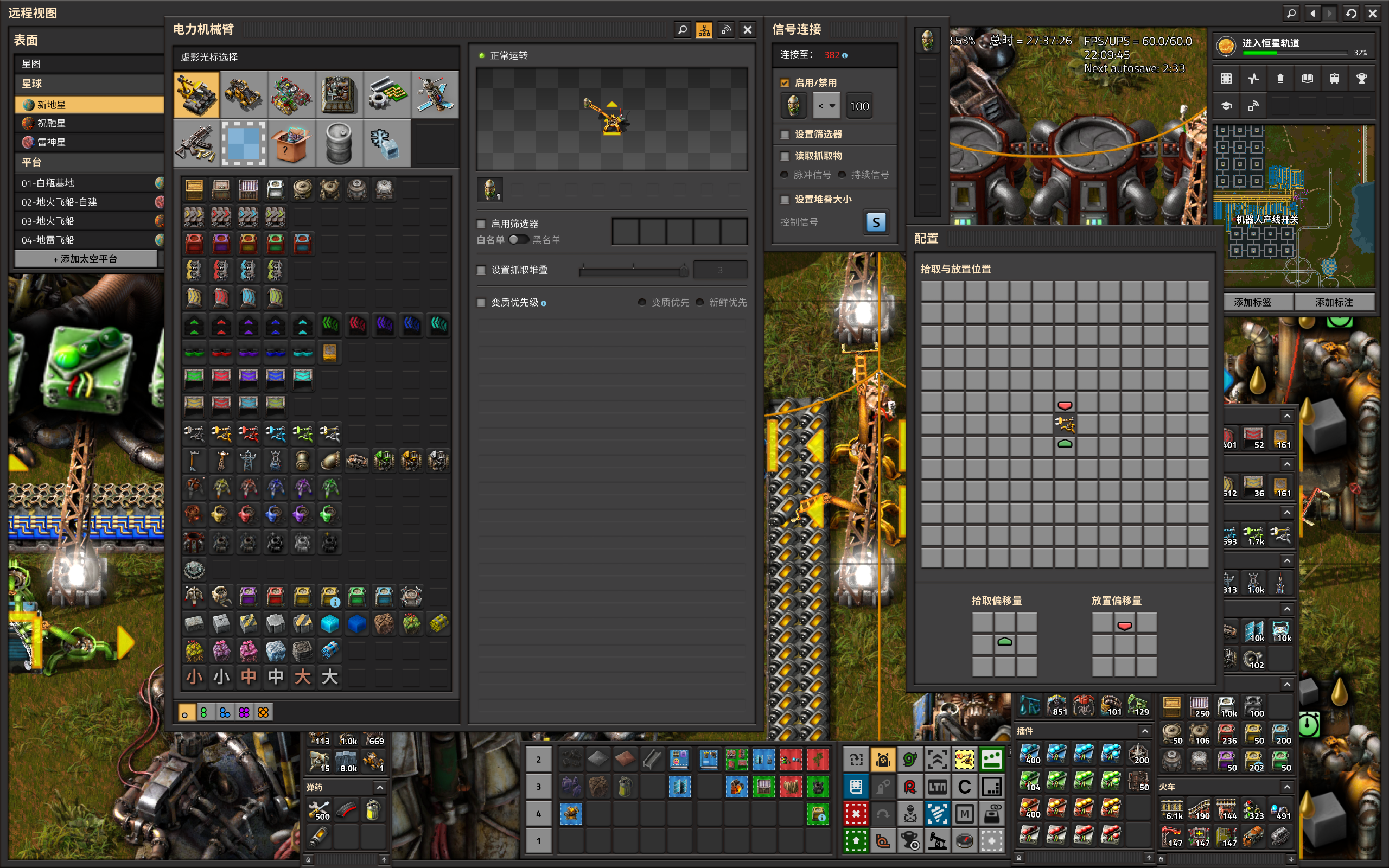Click the 添加标注 button
1389x868 pixels.
pos(1334,302)
